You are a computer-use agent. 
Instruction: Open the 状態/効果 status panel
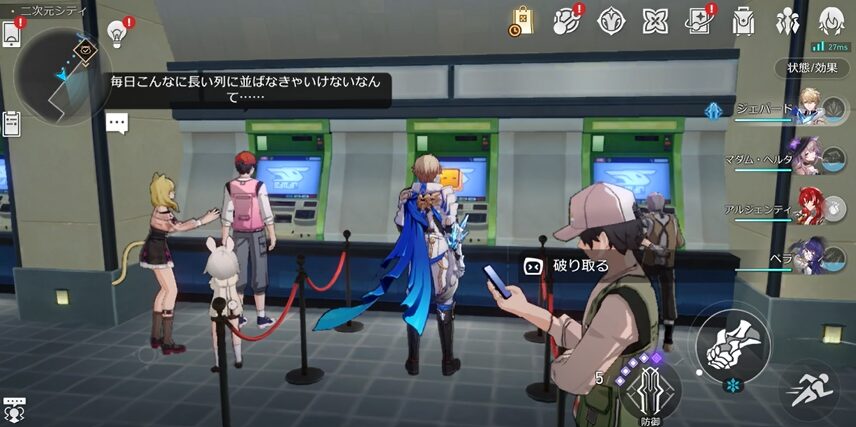[x=811, y=68]
